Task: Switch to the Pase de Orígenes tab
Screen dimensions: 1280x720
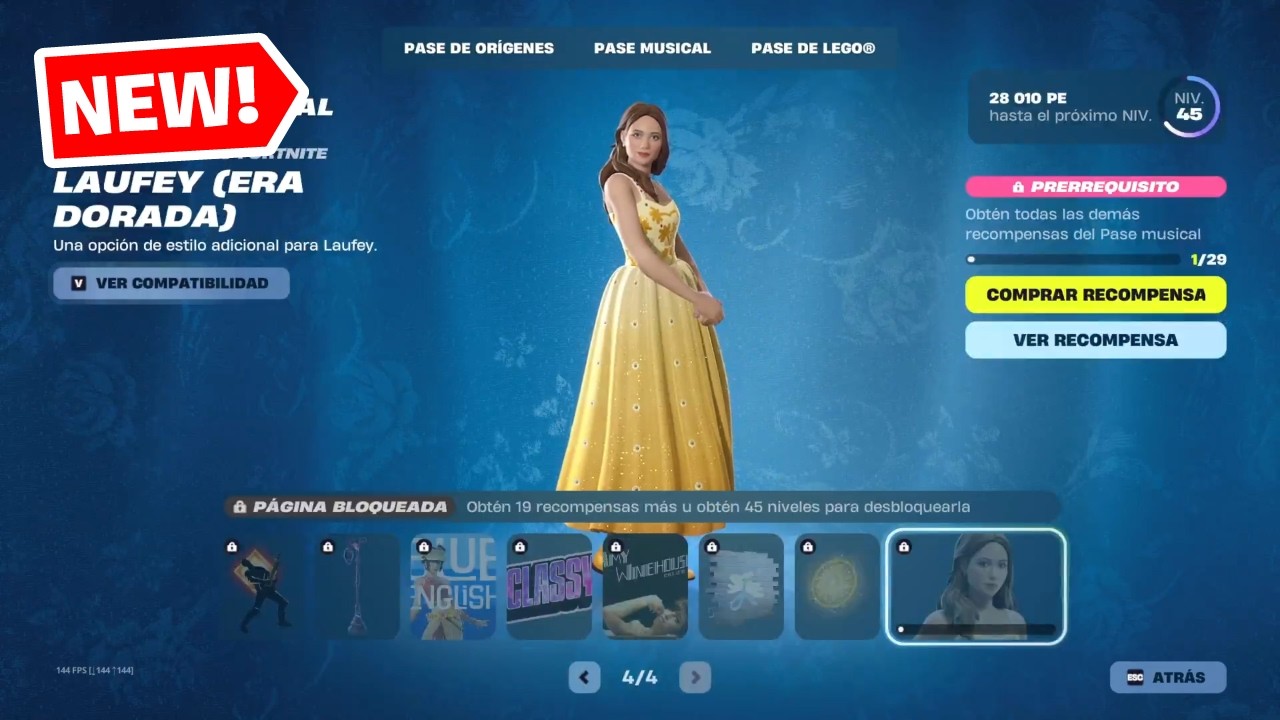Action: [478, 48]
